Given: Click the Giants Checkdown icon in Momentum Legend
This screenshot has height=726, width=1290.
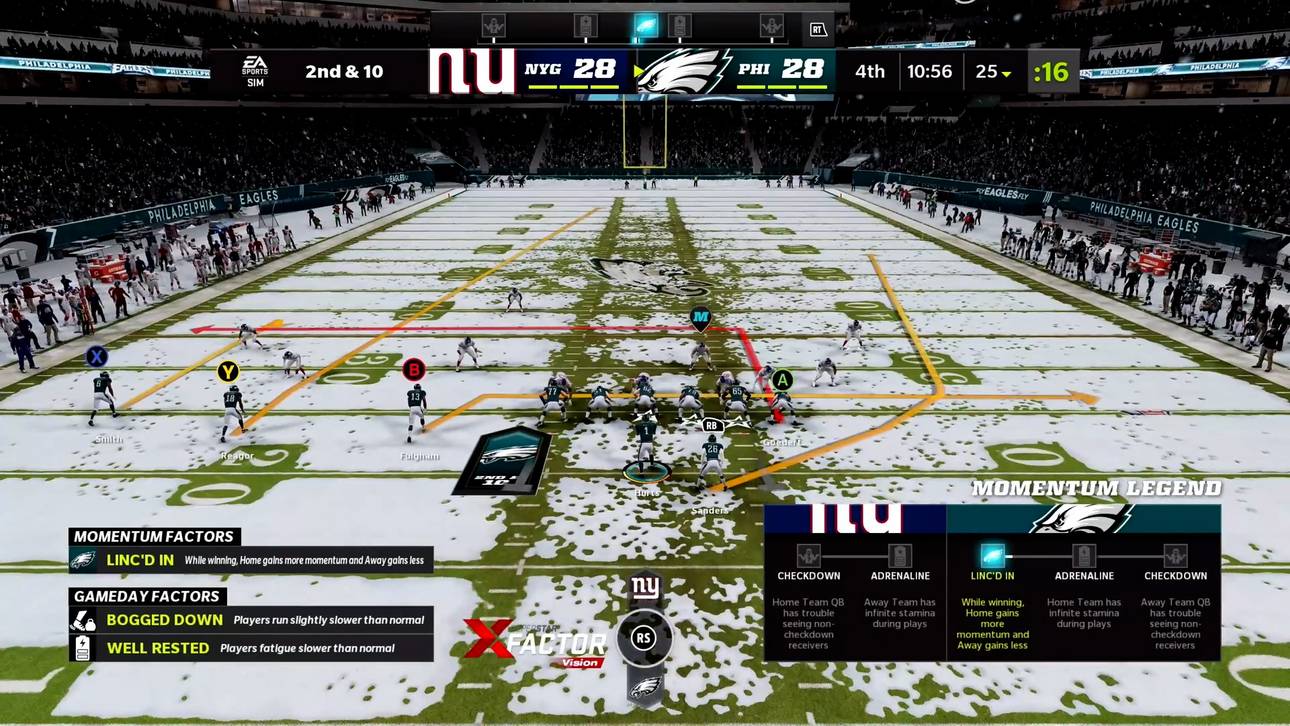Looking at the screenshot, I should pos(808,556).
